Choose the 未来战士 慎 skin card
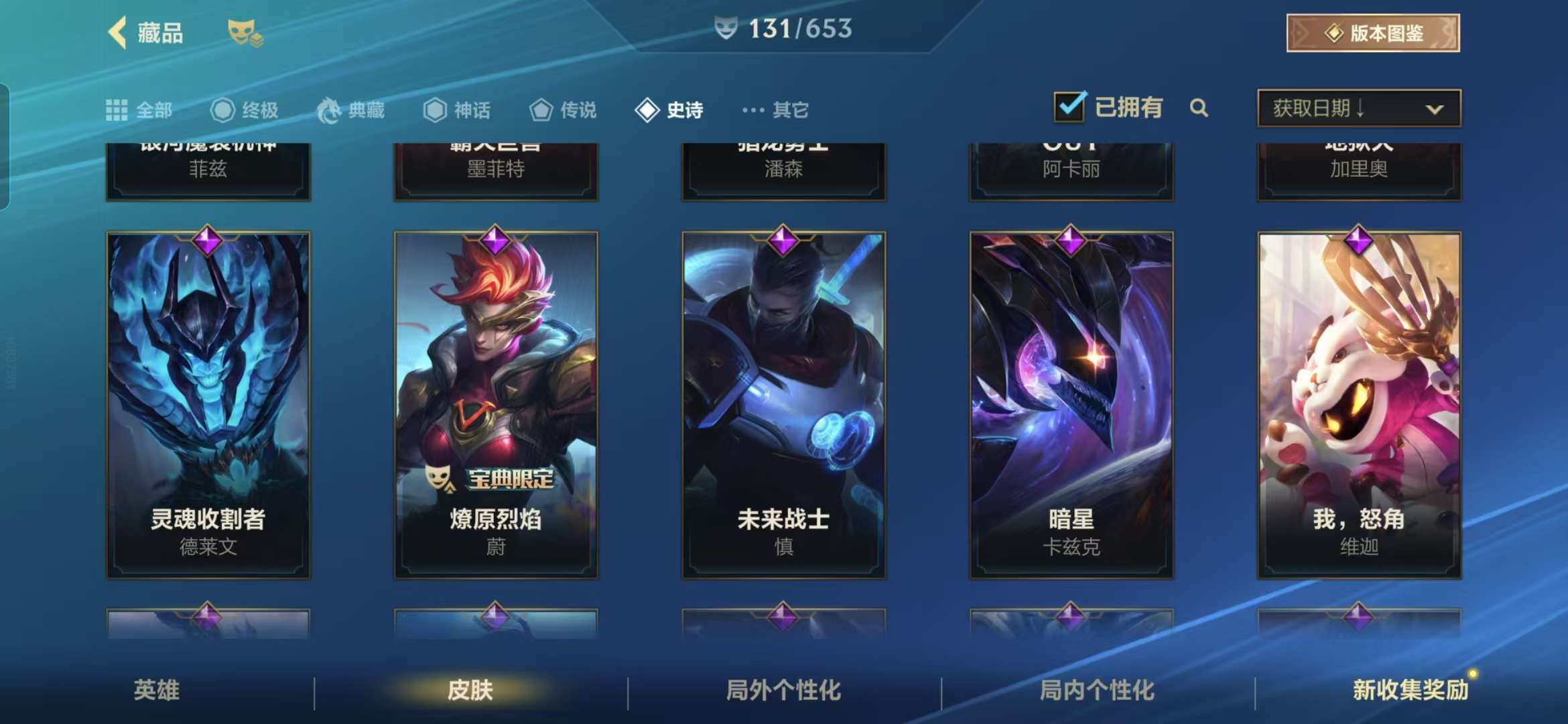Screen dimensions: 1568x724 [x=783, y=405]
